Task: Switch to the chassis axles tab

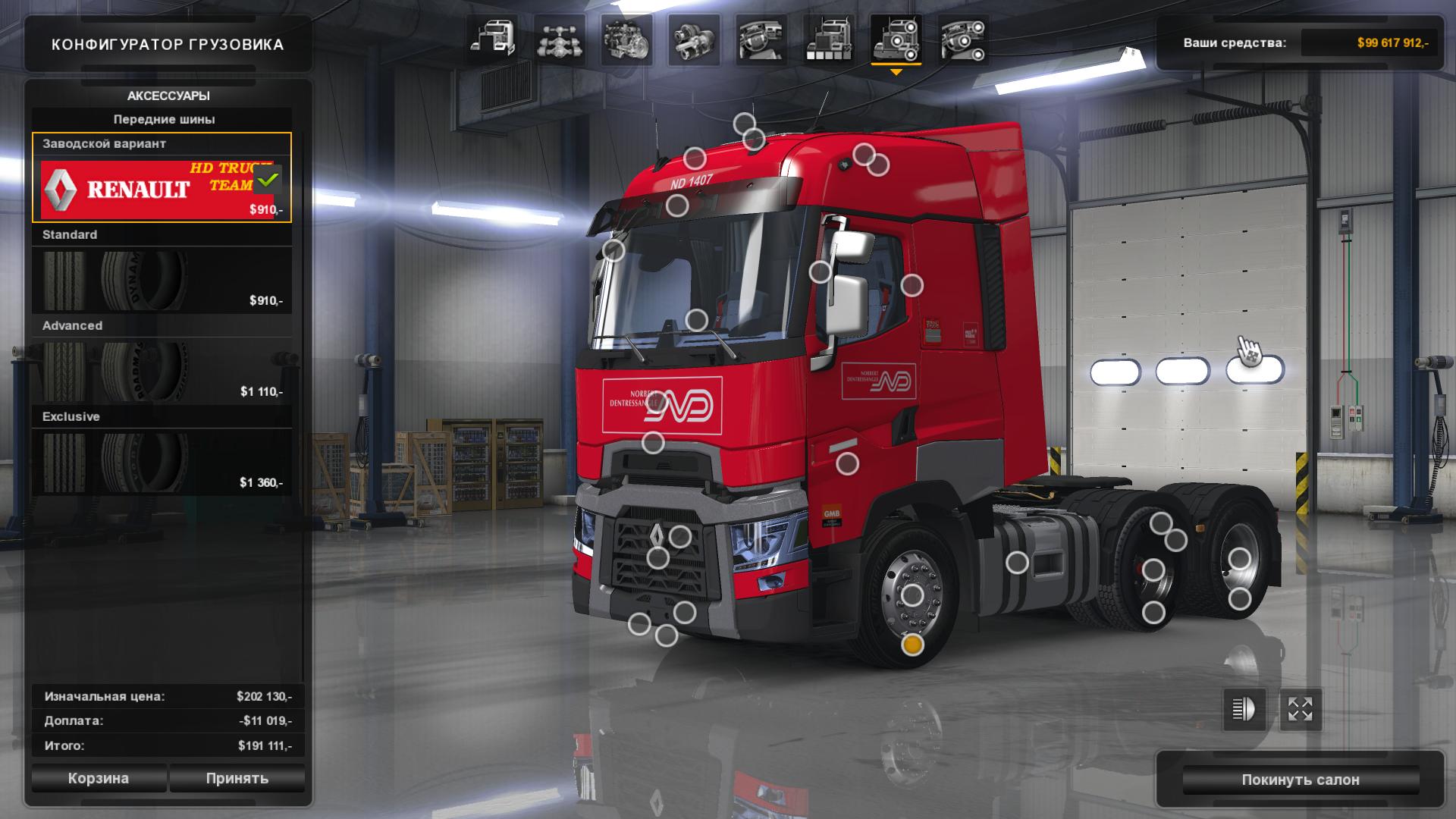Action: click(560, 39)
